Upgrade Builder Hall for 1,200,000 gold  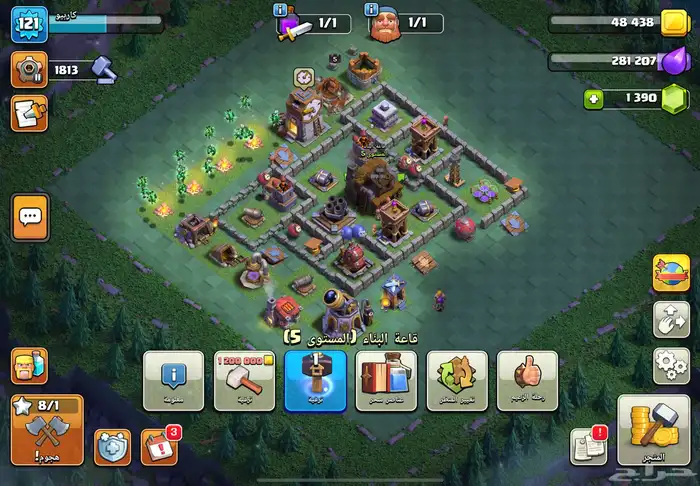[x=244, y=380]
